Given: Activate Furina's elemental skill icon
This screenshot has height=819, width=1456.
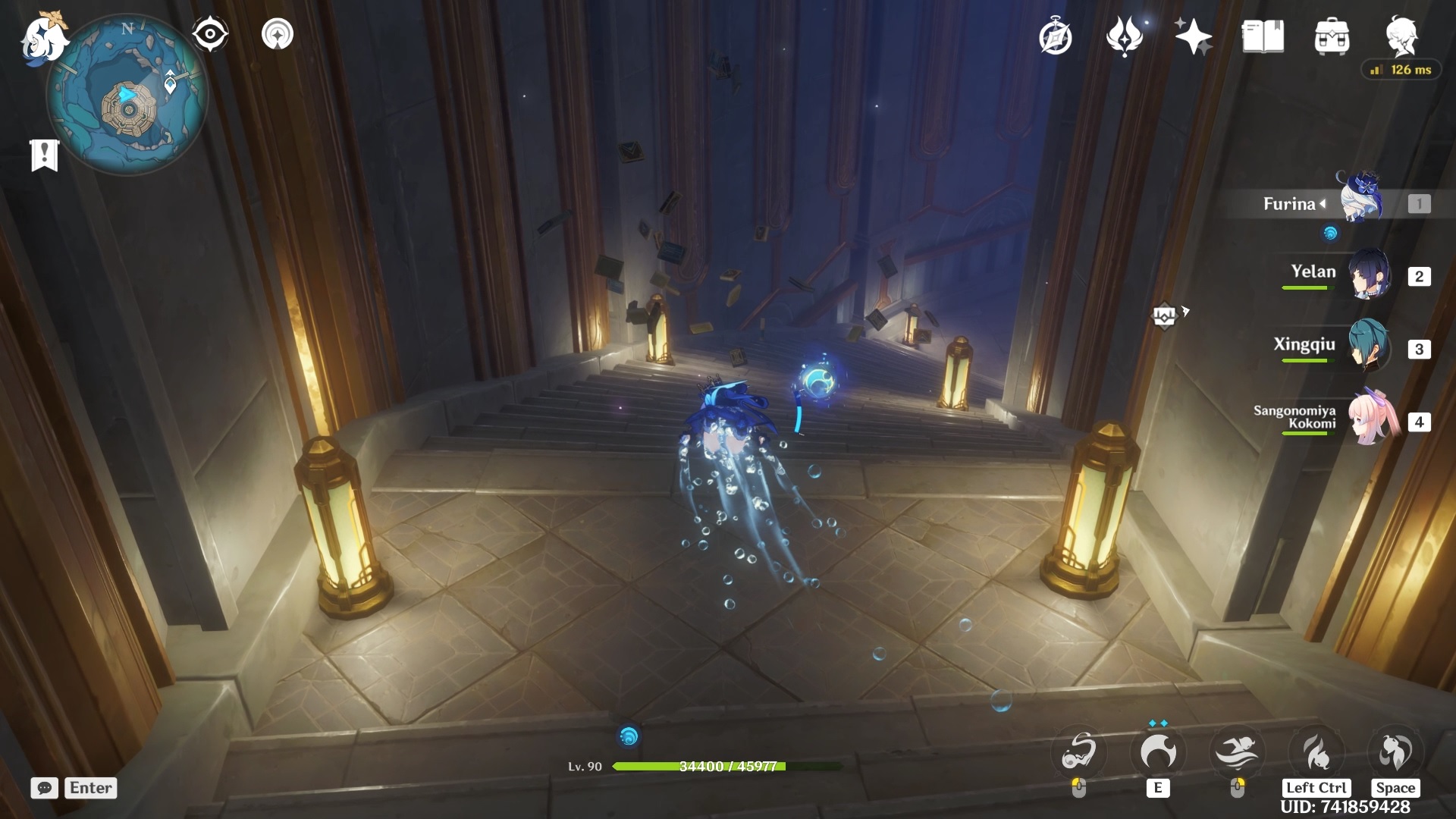Looking at the screenshot, I should [1157, 752].
